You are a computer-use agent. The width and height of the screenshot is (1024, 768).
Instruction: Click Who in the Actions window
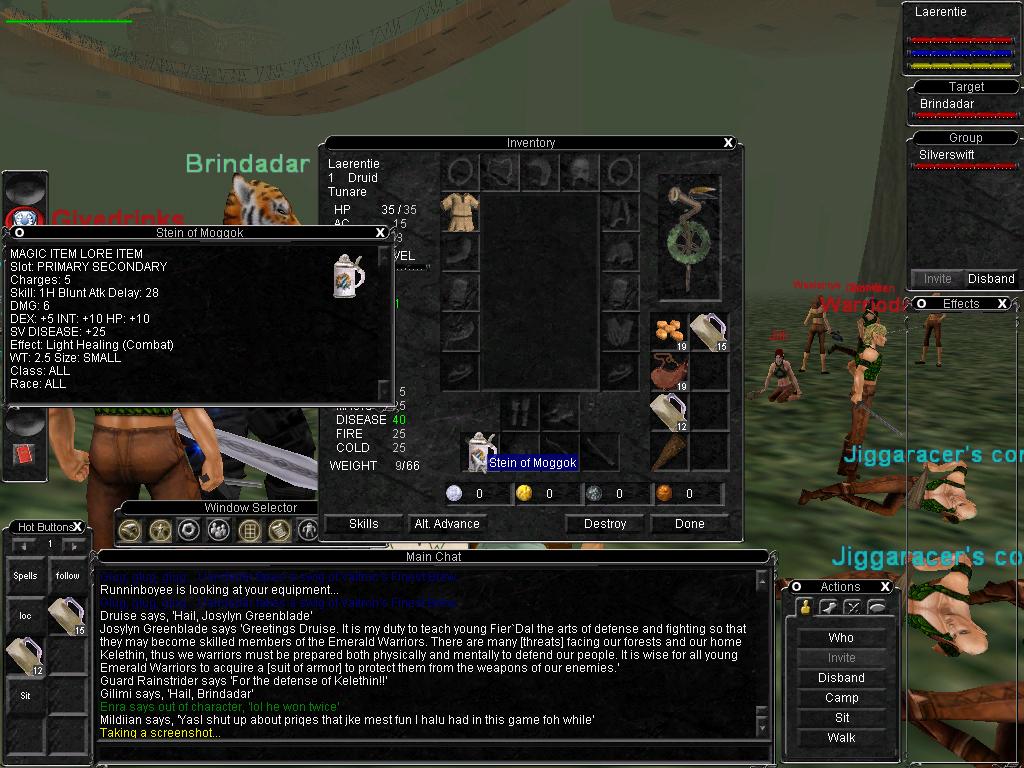(841, 638)
